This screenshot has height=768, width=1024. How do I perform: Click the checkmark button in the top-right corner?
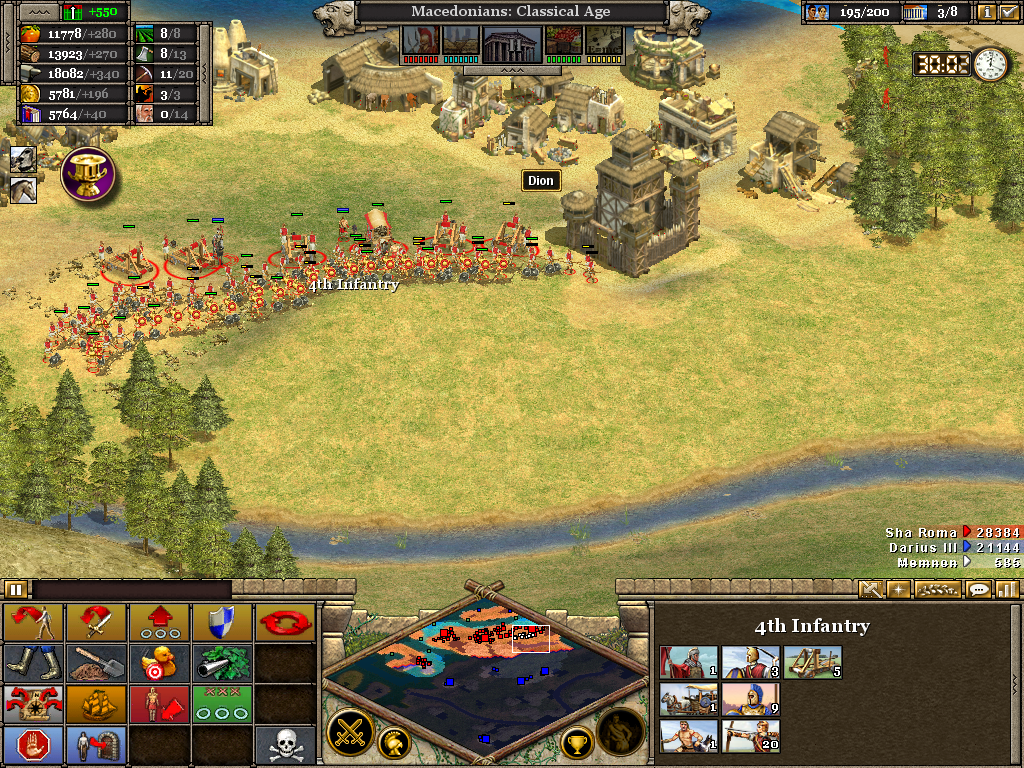pyautogui.click(x=1008, y=13)
